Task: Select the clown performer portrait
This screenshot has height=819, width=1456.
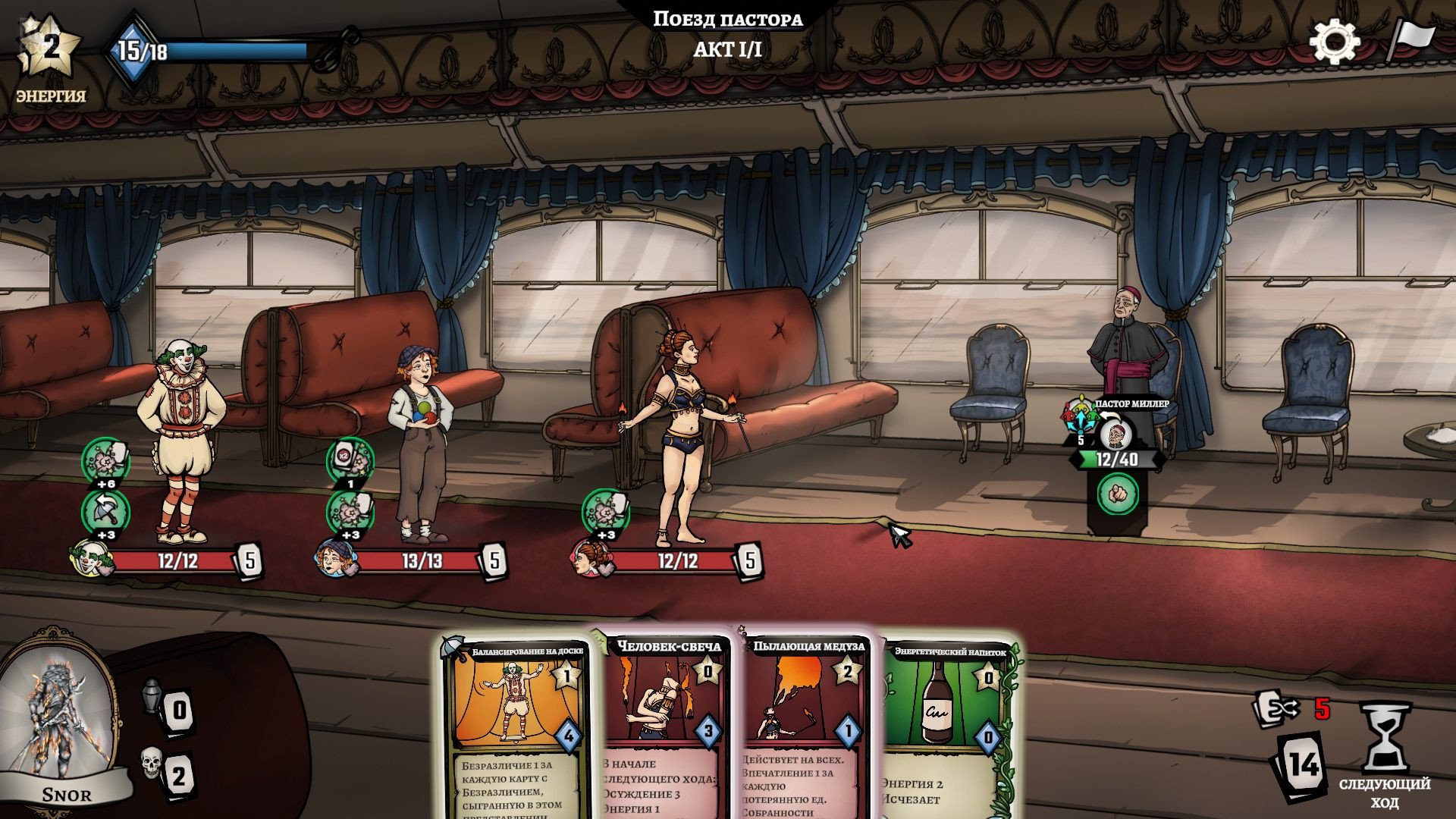Action: coord(91,560)
